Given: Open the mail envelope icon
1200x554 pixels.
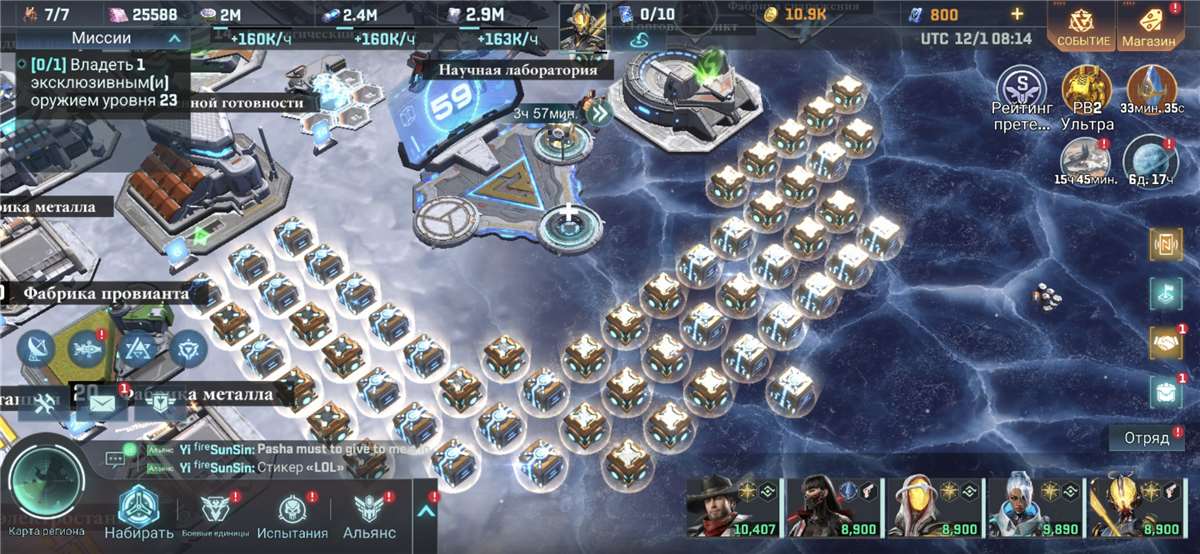Looking at the screenshot, I should 103,403.
